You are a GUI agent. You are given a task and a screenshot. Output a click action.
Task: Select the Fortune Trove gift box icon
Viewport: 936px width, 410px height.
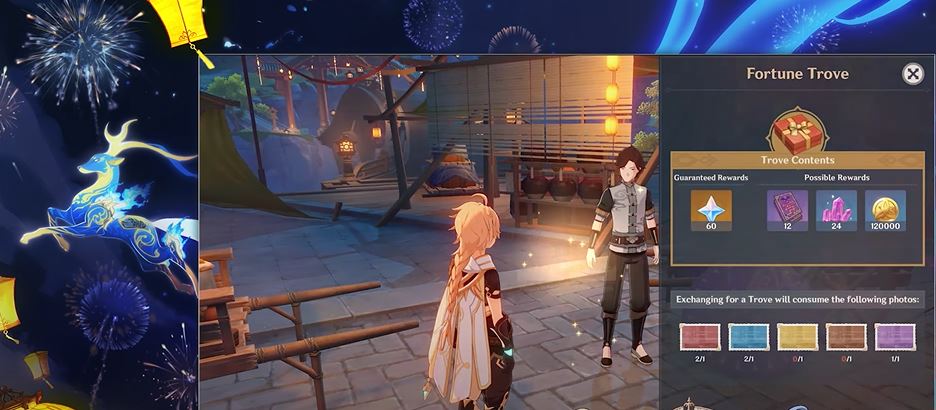tap(796, 131)
